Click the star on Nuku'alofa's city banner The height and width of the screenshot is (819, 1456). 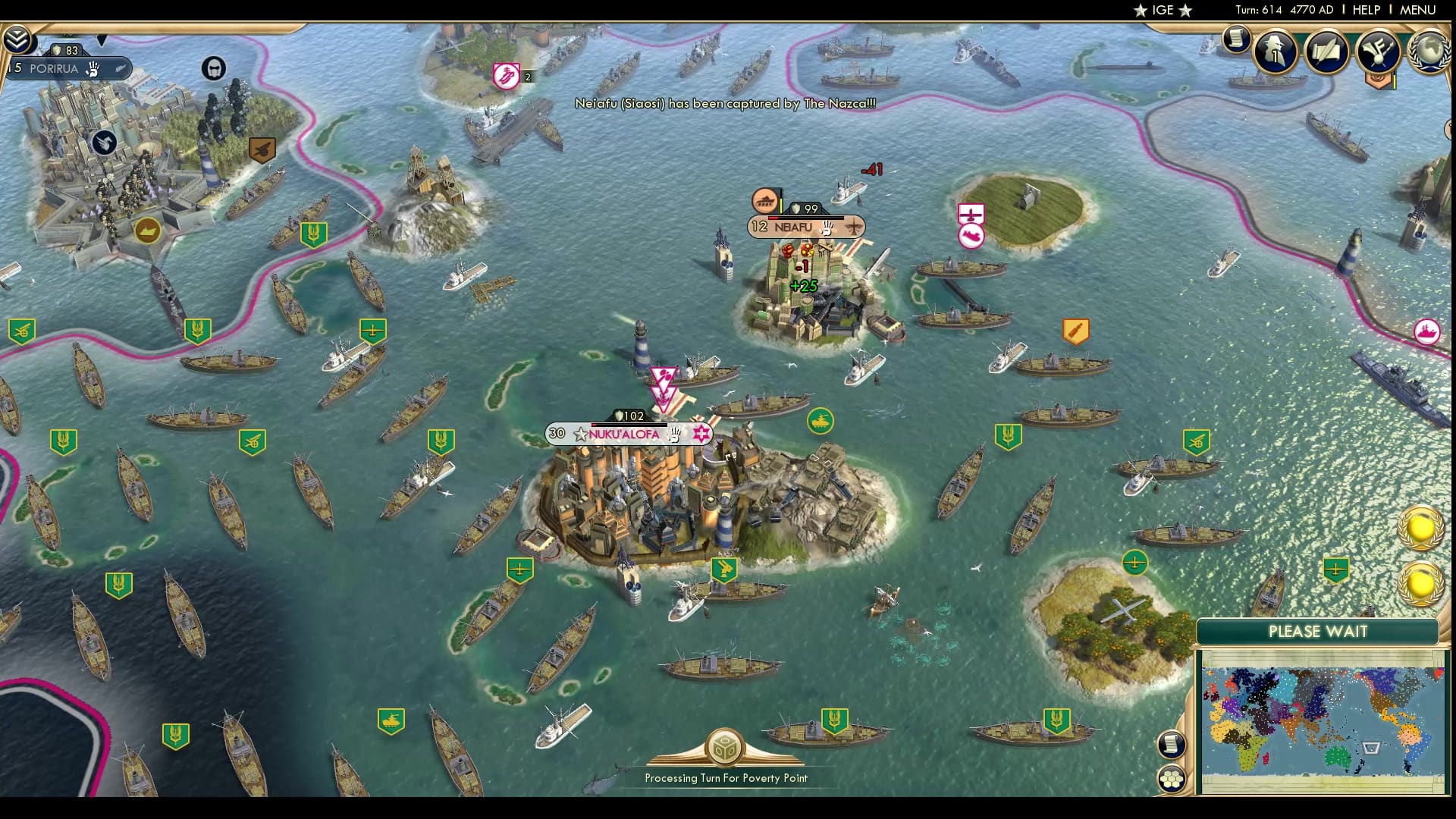point(580,435)
